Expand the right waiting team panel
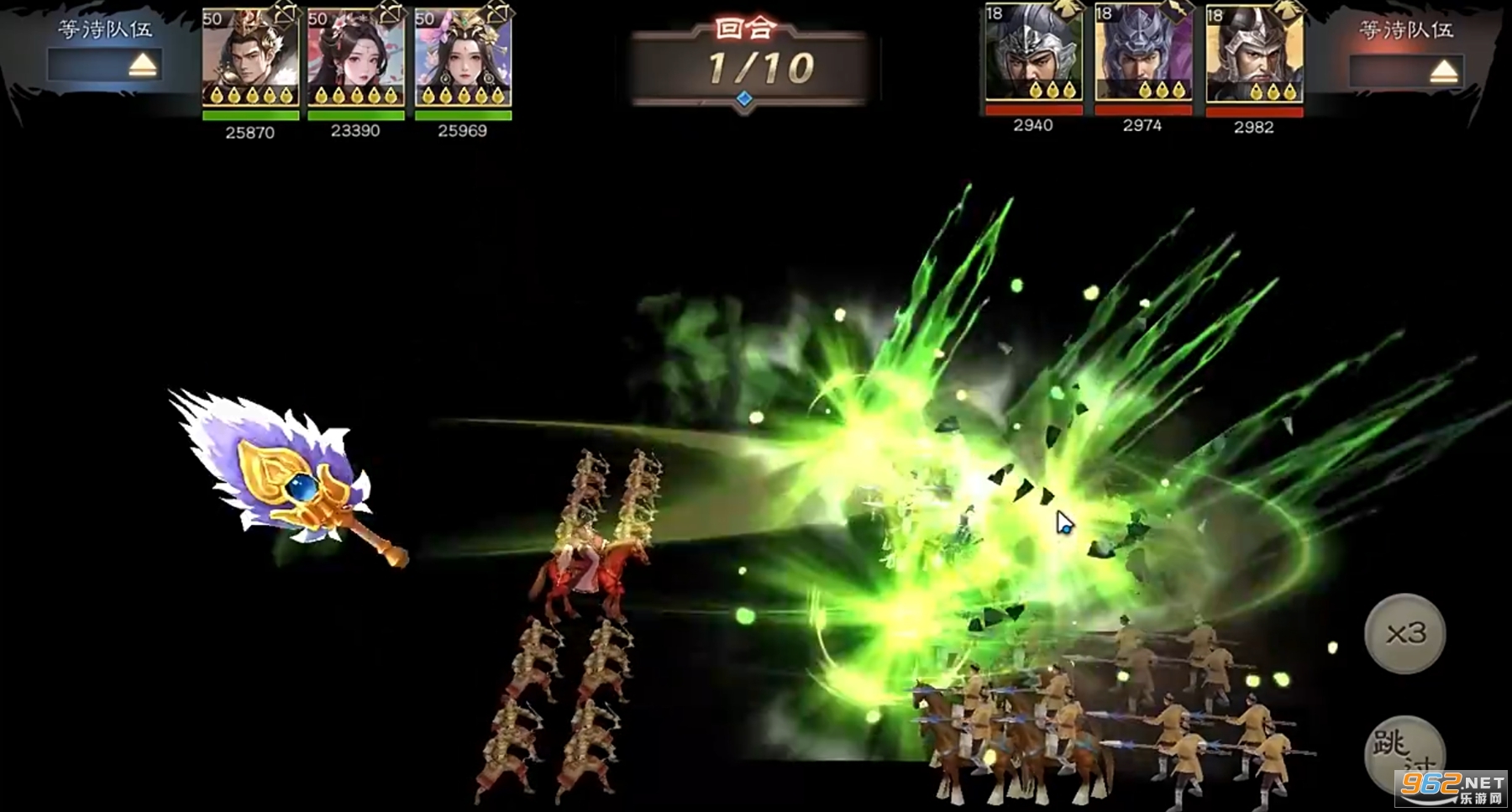Screen dimensions: 1512x812 pyautogui.click(x=1442, y=71)
